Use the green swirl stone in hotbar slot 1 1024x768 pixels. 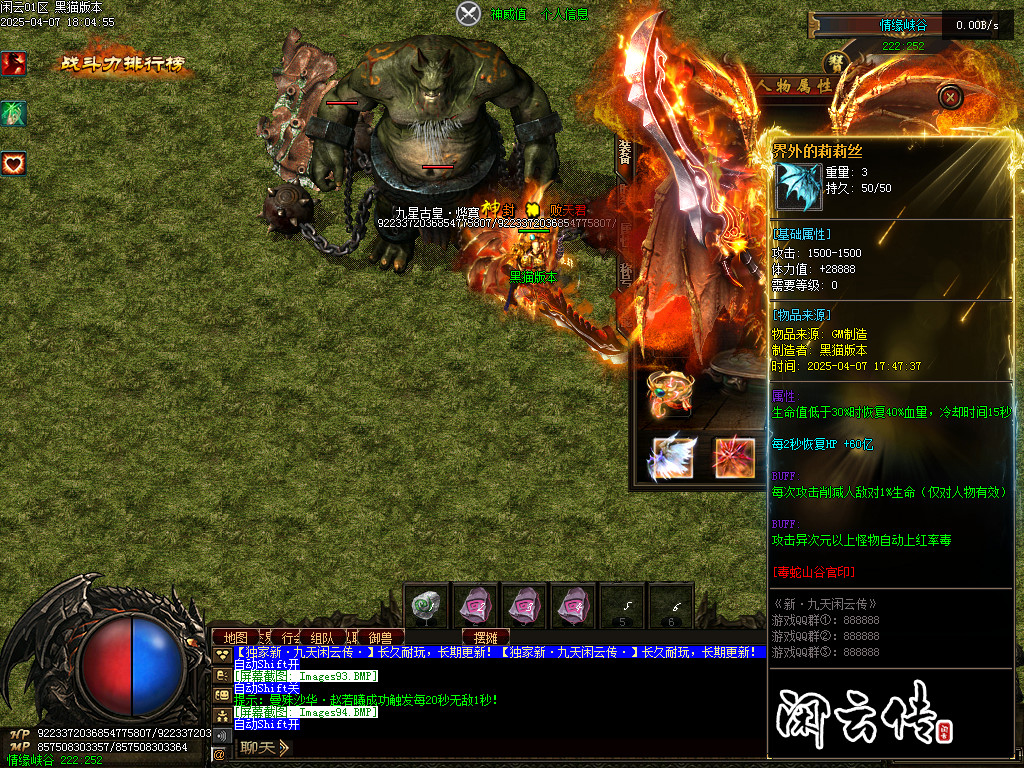[x=428, y=606]
